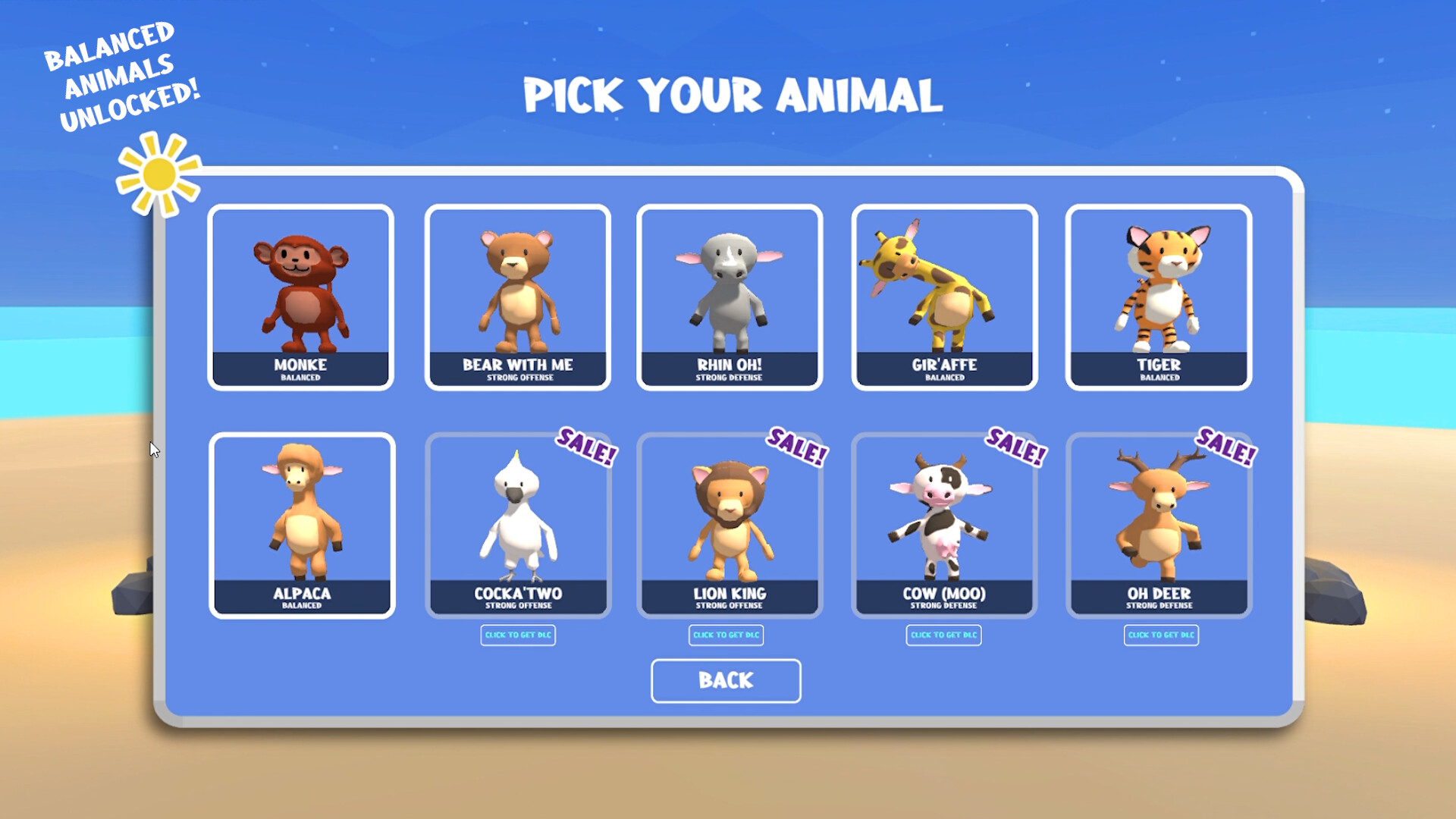Click the sun graphic icon

coord(157,174)
